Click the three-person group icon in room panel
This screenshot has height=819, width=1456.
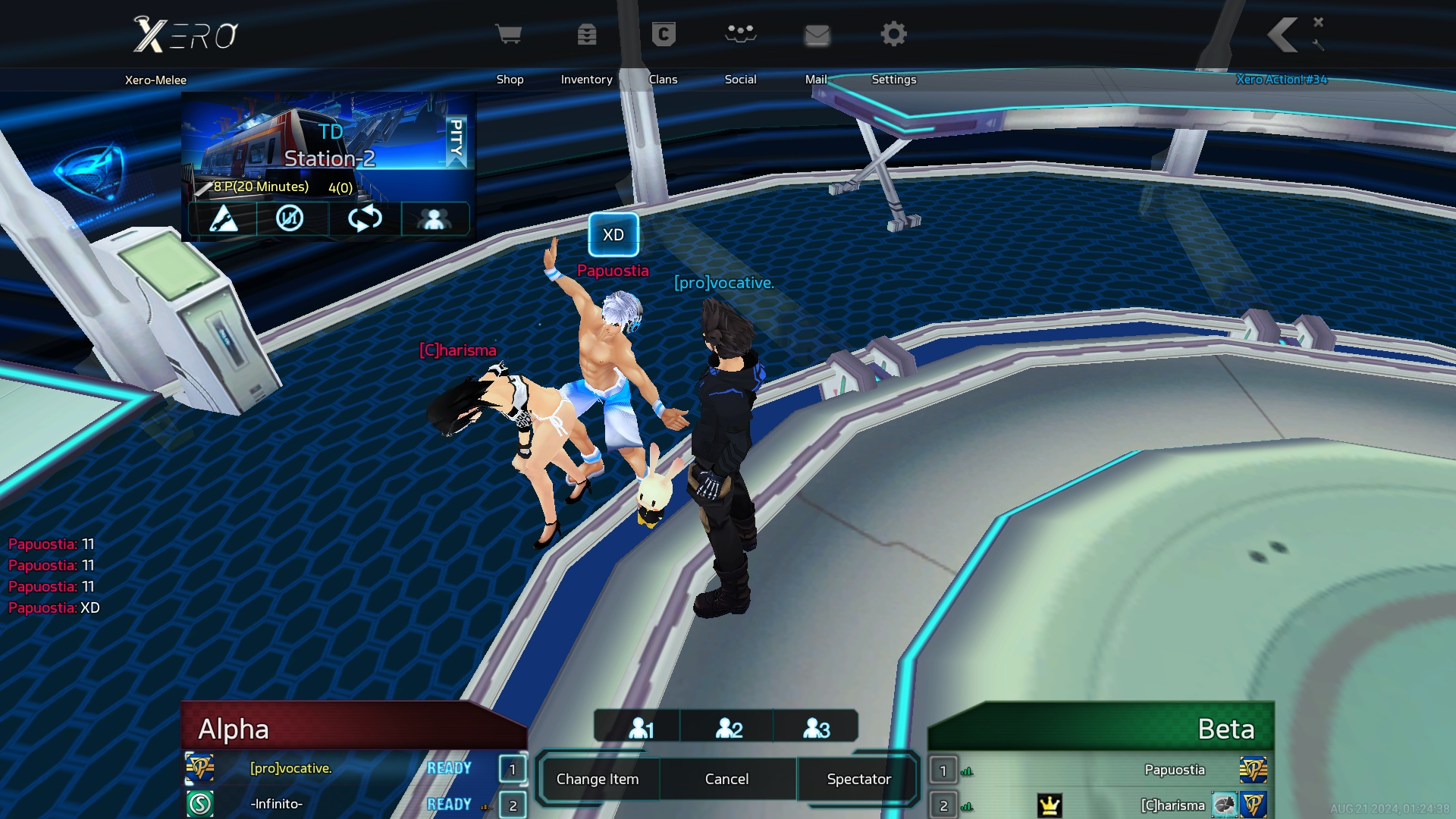tap(434, 219)
